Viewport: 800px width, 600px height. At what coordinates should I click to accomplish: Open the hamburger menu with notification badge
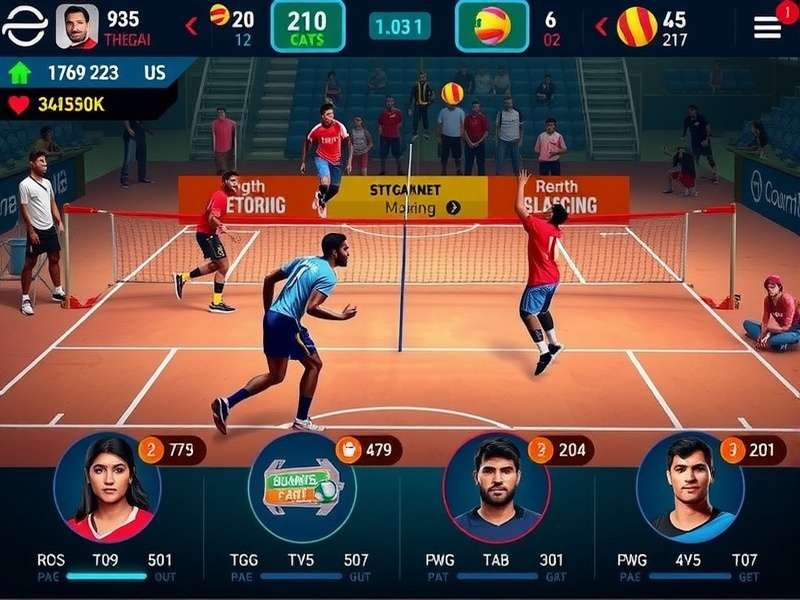[768, 27]
